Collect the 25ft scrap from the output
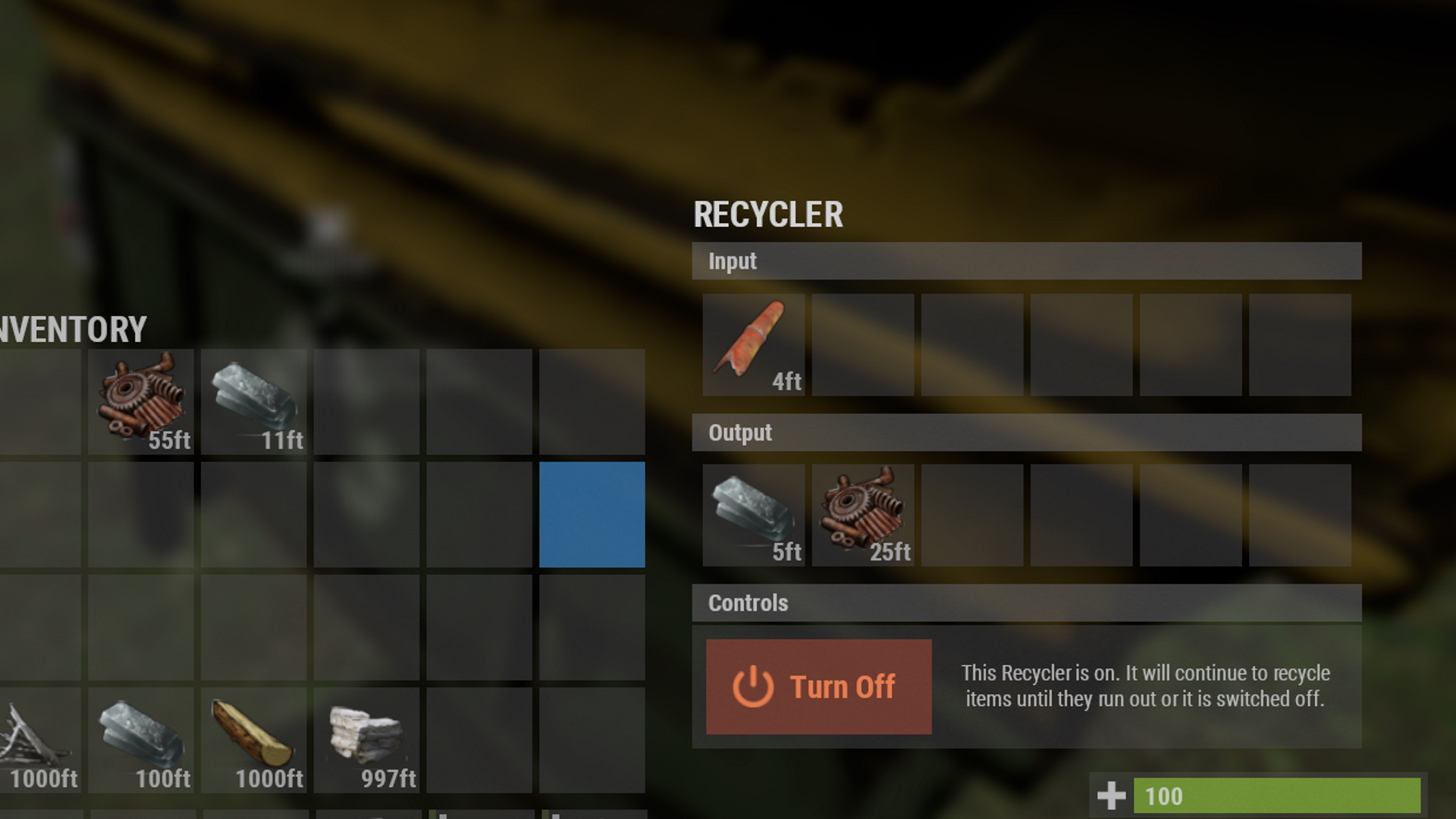Viewport: 1456px width, 819px height. 862,516
